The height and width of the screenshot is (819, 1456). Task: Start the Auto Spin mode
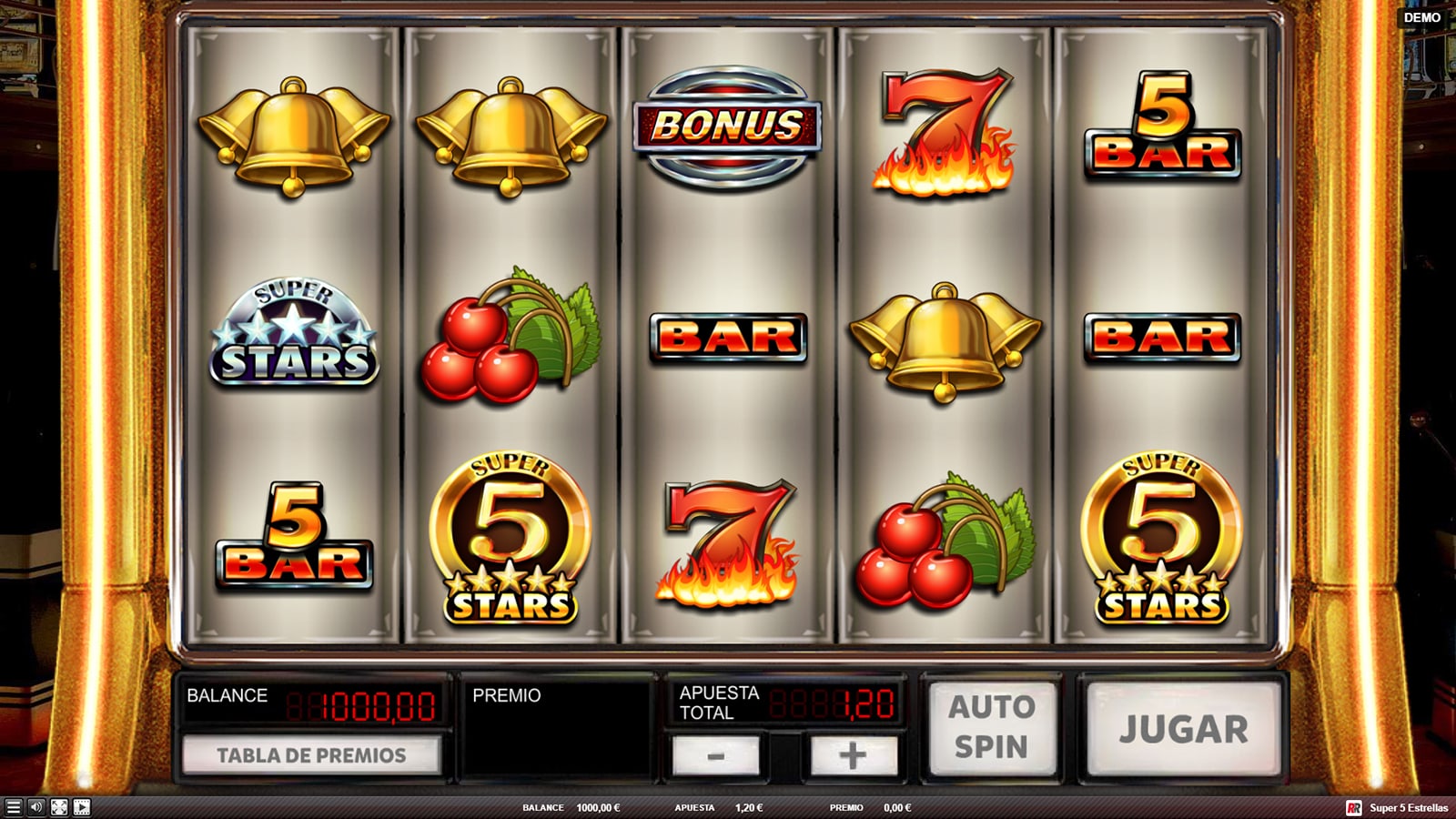click(991, 727)
